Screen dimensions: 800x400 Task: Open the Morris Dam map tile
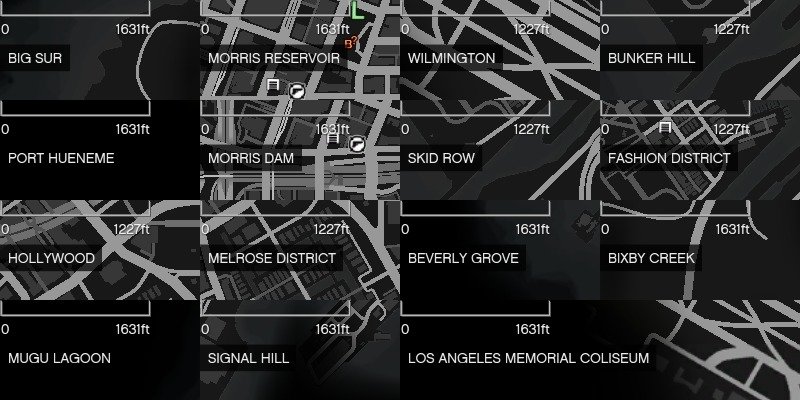pyautogui.click(x=300, y=150)
